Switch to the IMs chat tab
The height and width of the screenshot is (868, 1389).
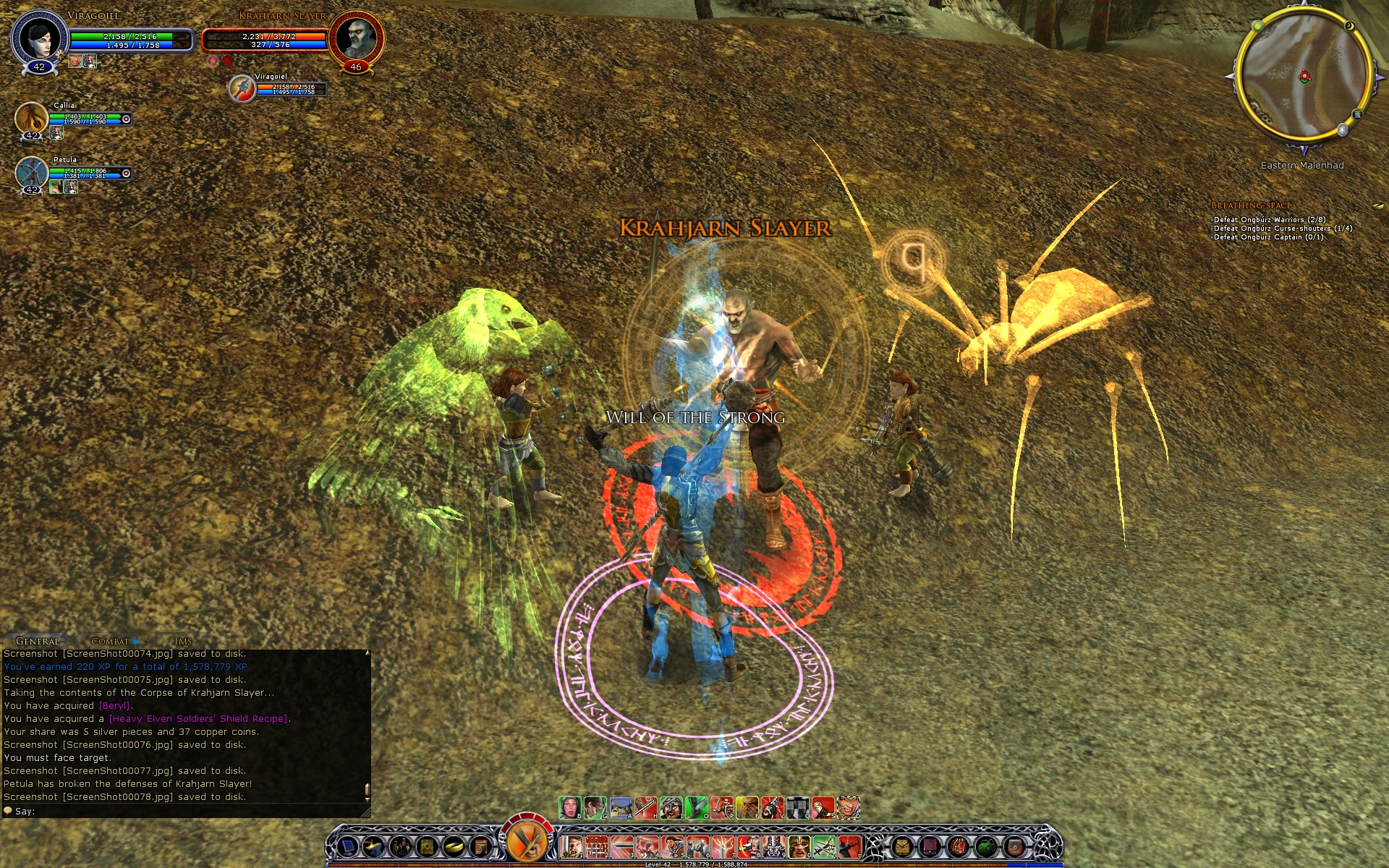pyautogui.click(x=183, y=641)
